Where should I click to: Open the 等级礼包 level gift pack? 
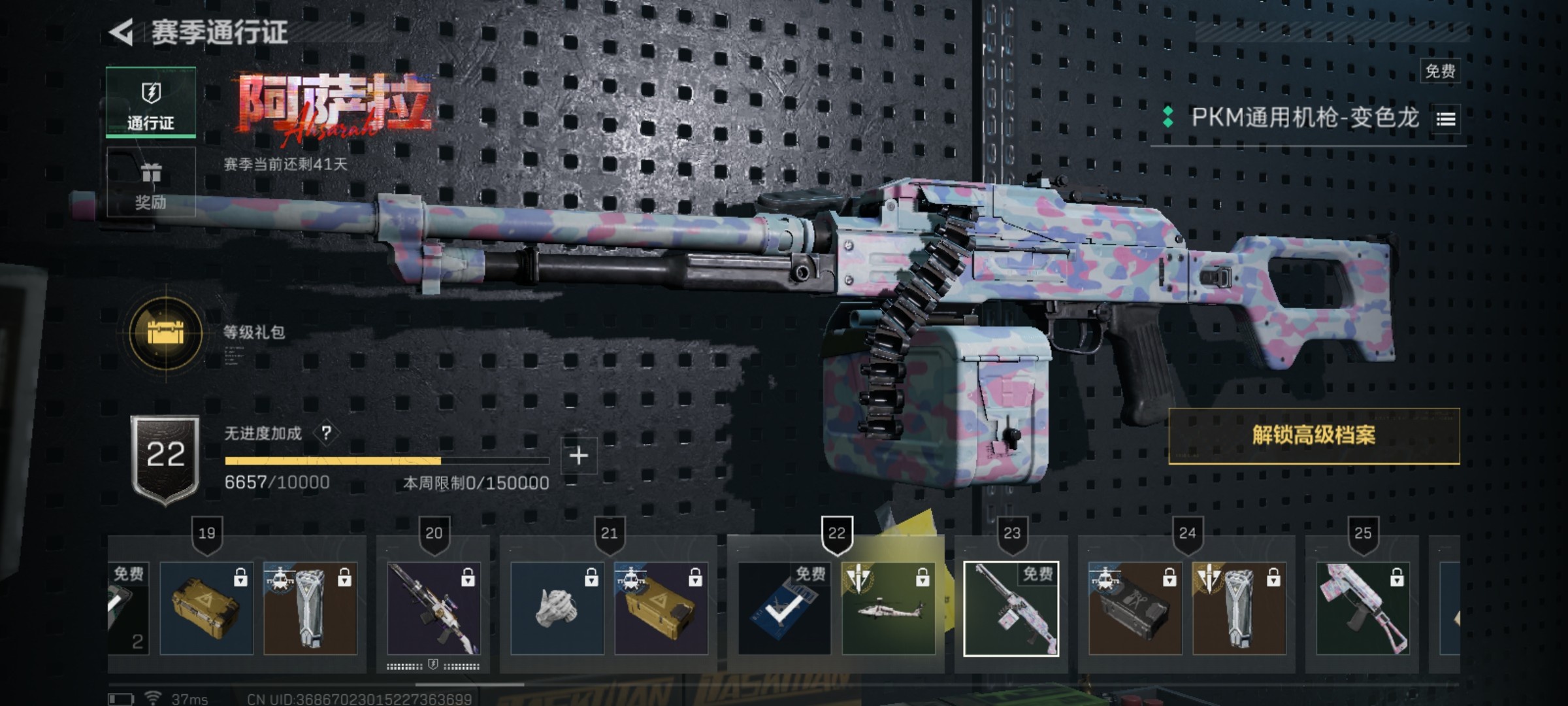tap(167, 333)
